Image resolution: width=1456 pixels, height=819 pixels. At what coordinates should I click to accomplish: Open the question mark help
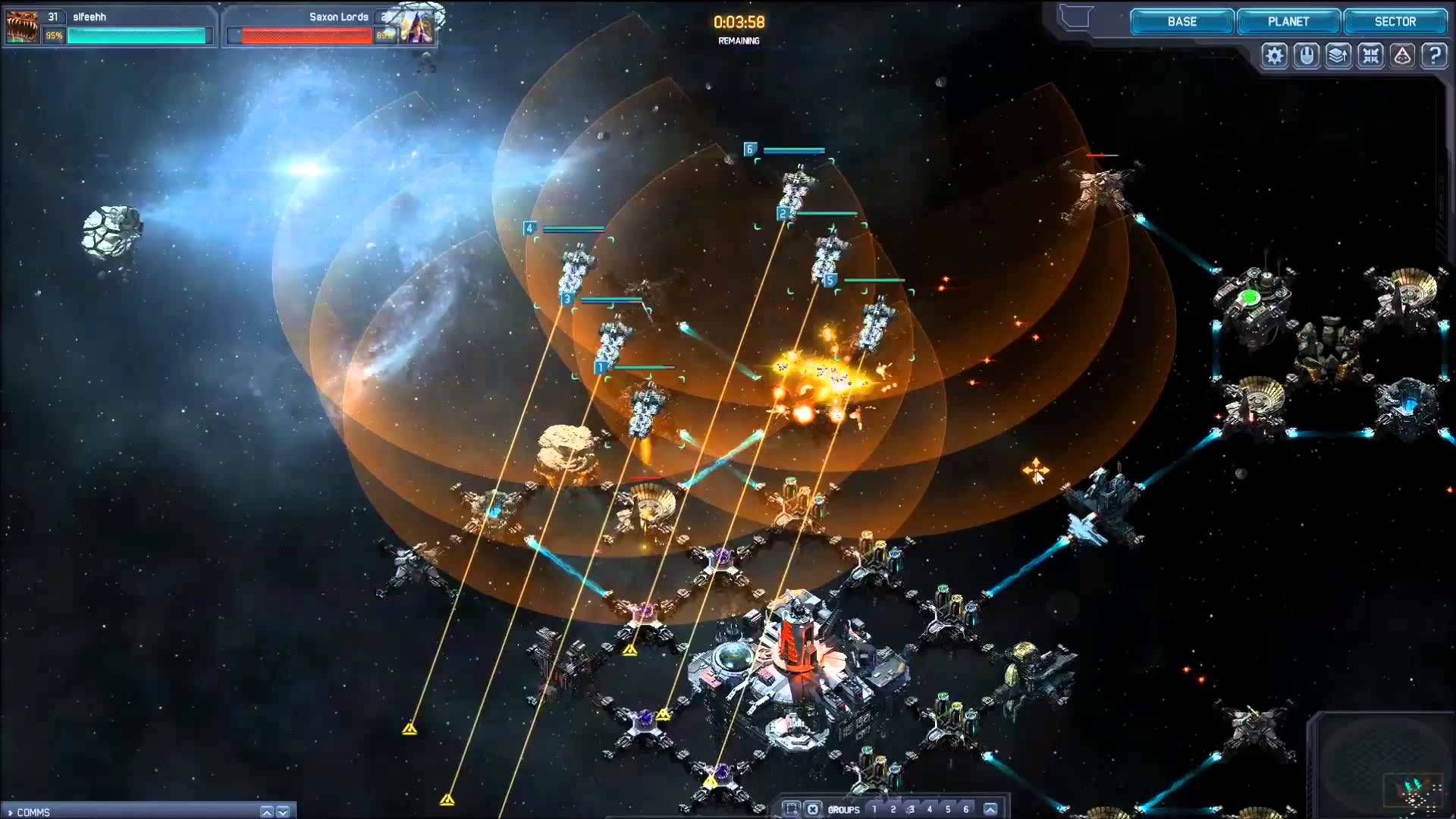click(1434, 55)
